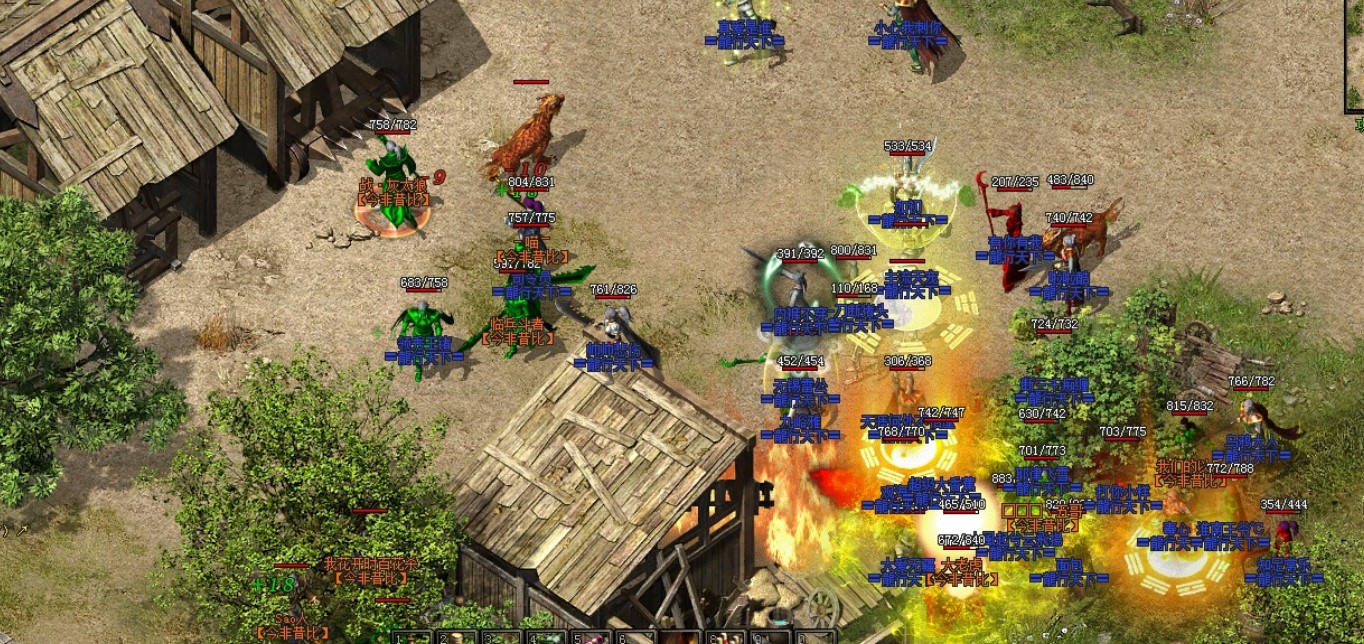Use the item in hotbar slot 2
The height and width of the screenshot is (644, 1364).
(x=456, y=638)
